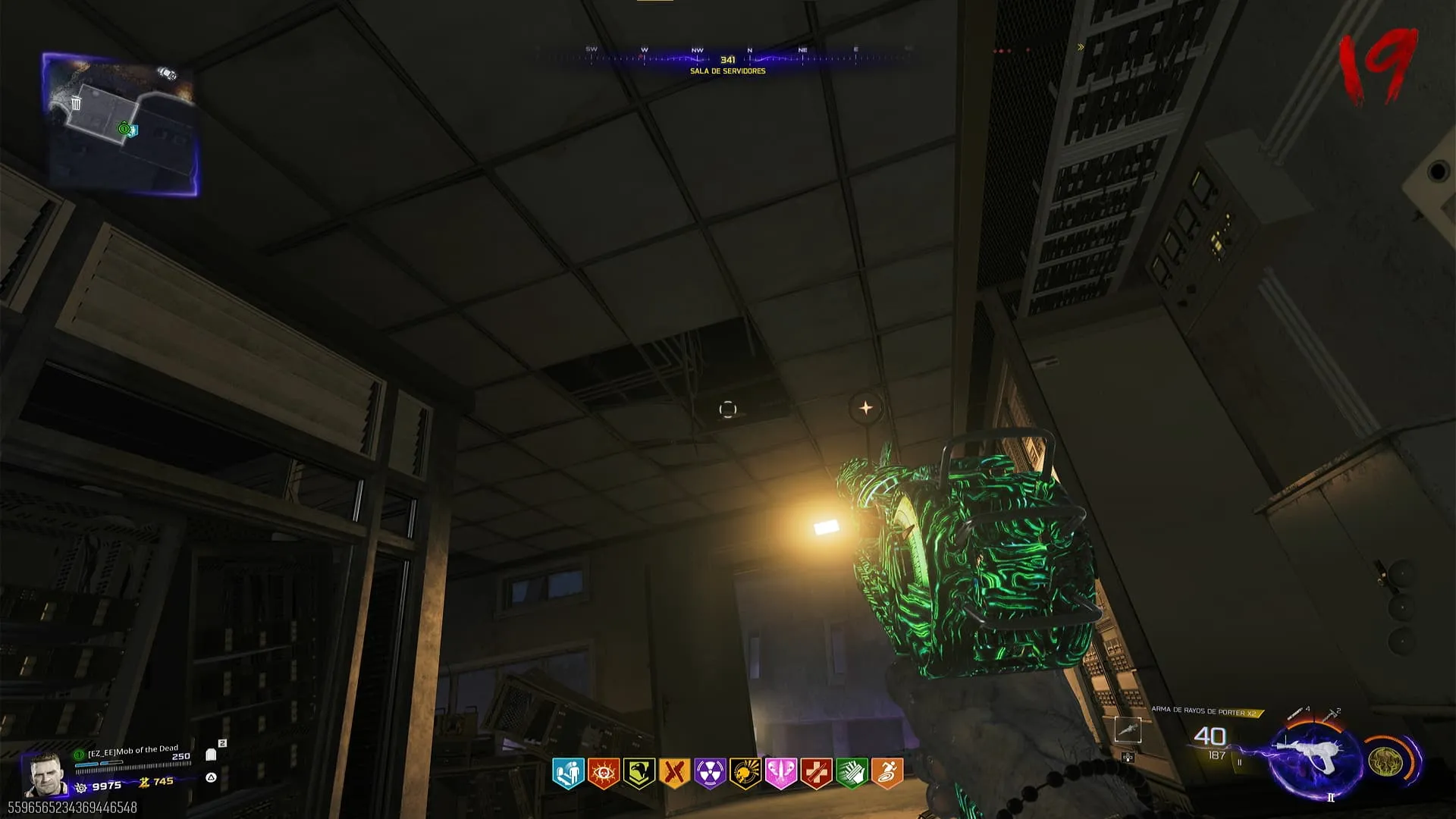Select the red Death Perception eye perk

click(604, 773)
